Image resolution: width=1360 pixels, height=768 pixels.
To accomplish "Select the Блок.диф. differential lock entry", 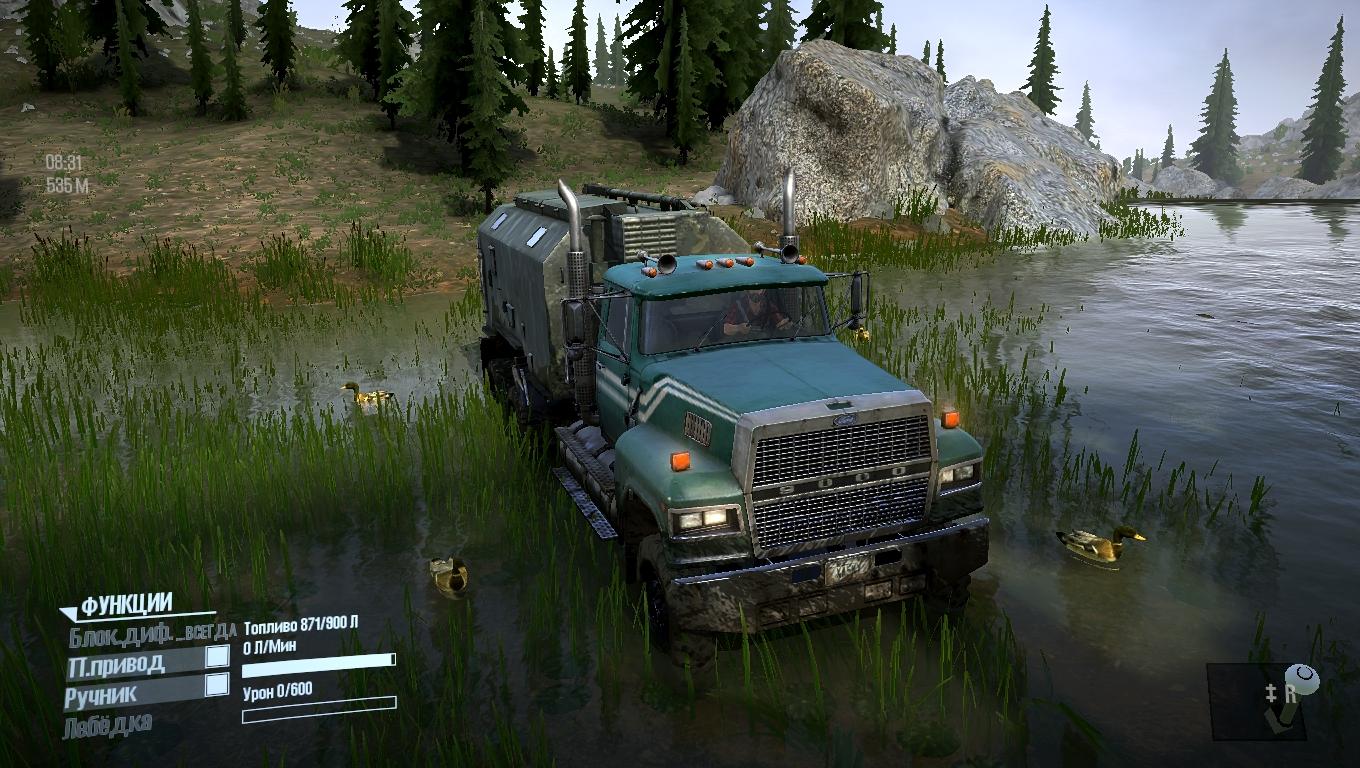I will click(x=150, y=632).
